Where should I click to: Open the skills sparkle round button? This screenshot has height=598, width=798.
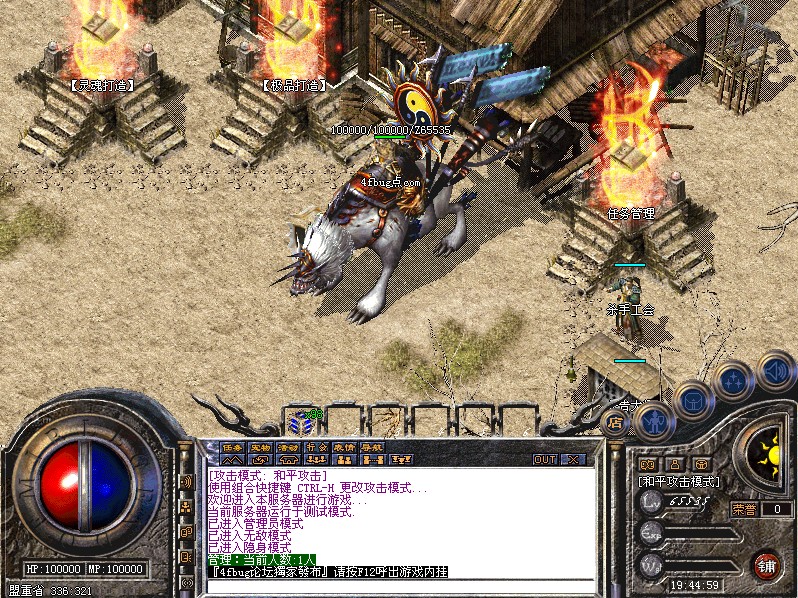point(733,380)
